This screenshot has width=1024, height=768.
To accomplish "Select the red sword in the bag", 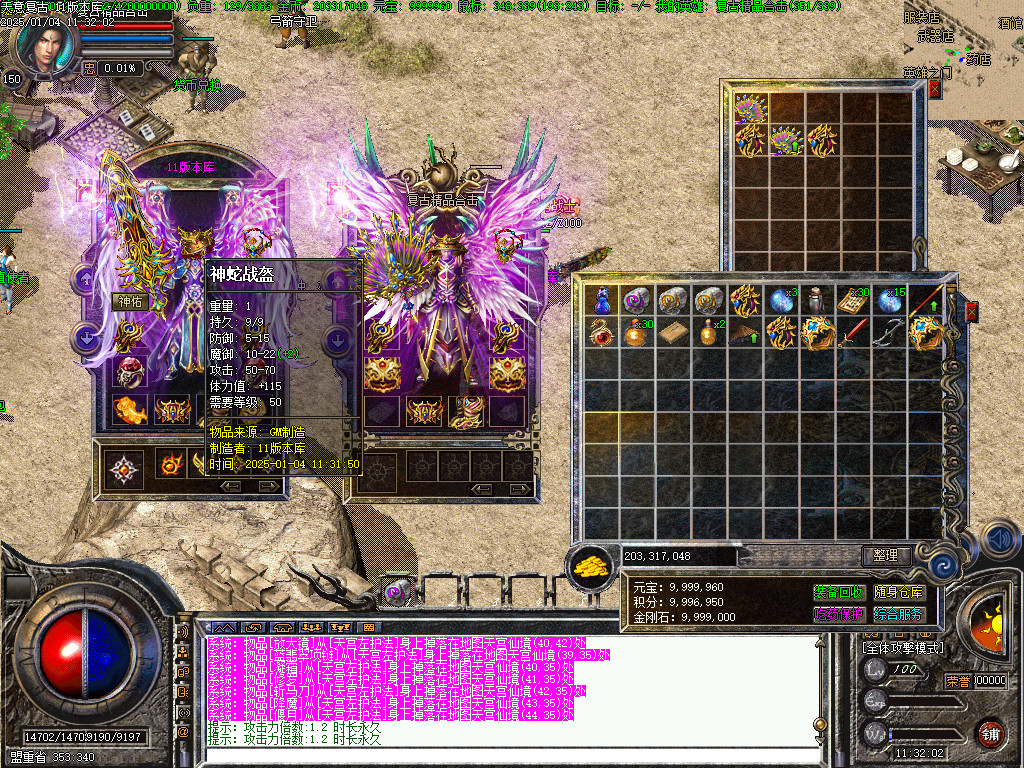I will (853, 332).
